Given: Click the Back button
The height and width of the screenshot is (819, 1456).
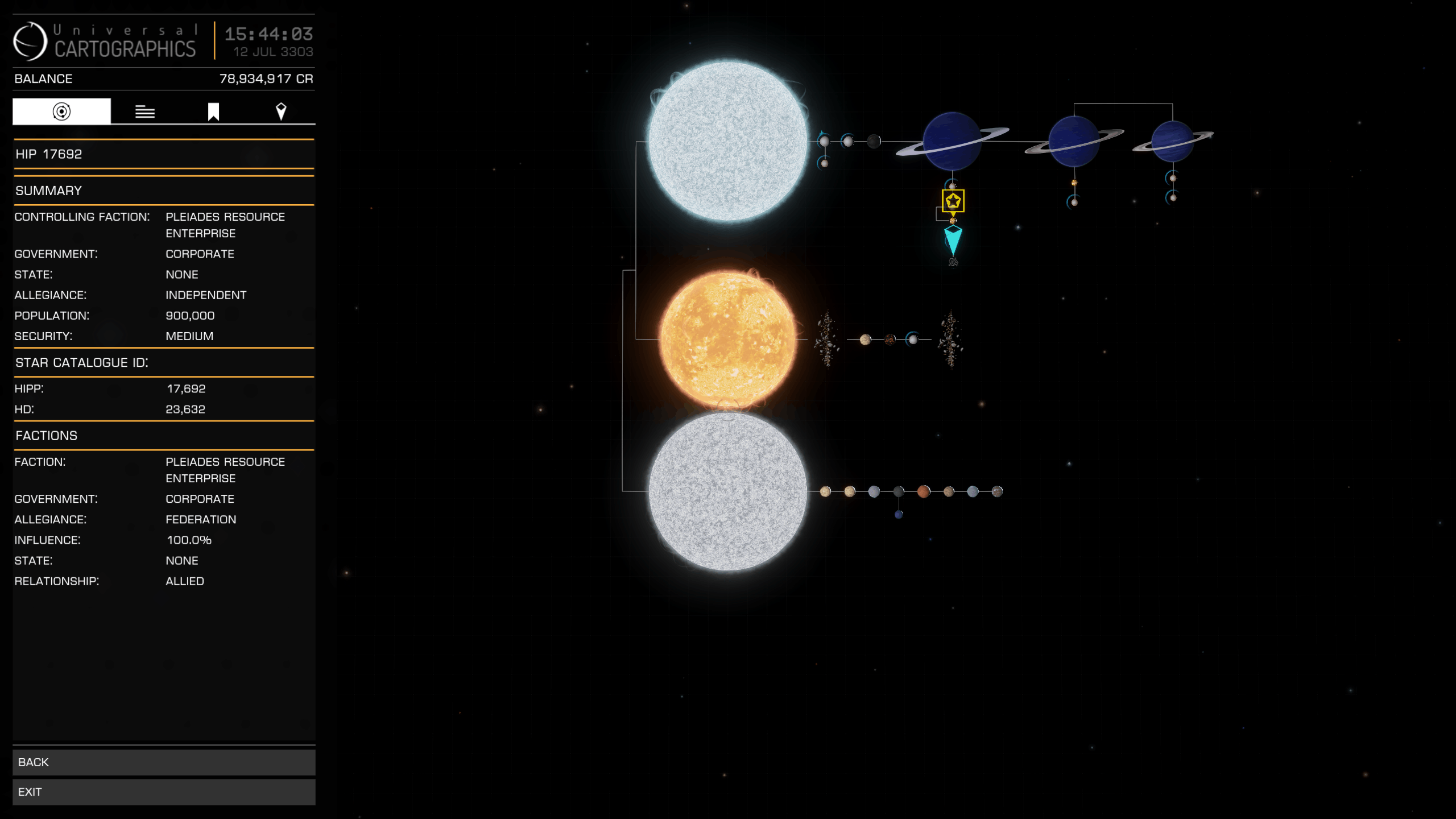Looking at the screenshot, I should (163, 762).
